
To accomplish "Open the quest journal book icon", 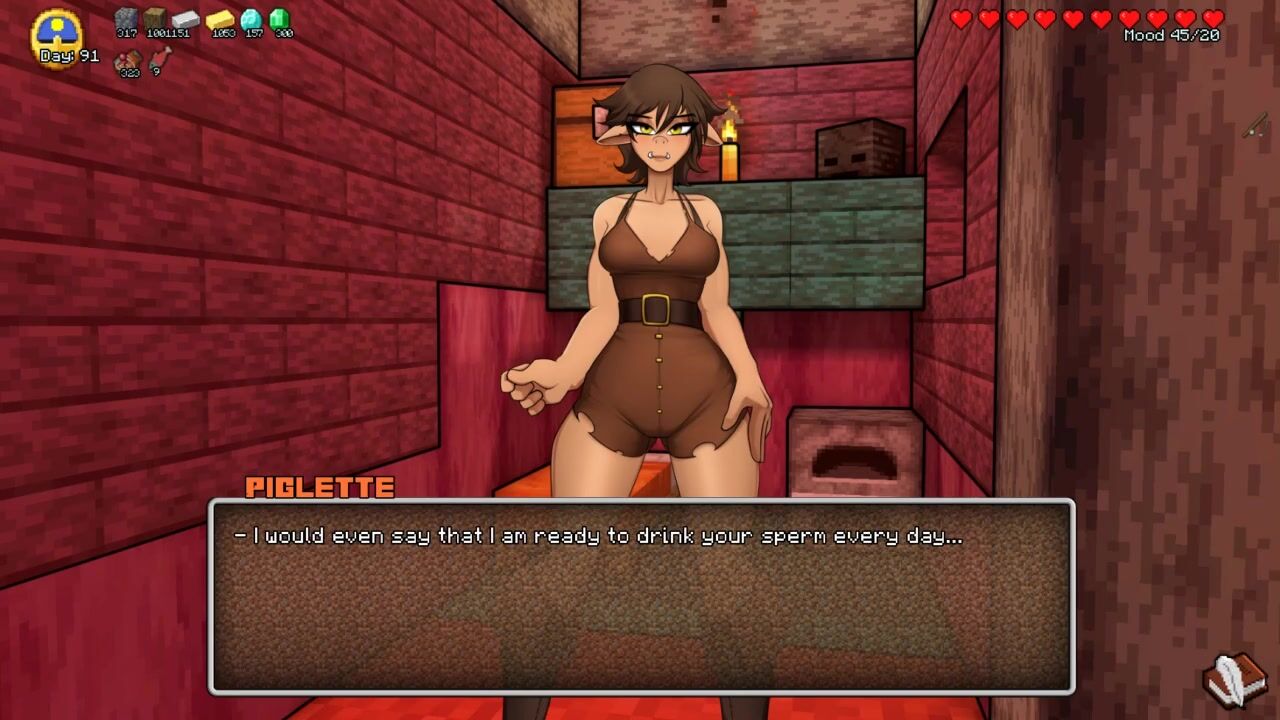I will [x=1236, y=679].
